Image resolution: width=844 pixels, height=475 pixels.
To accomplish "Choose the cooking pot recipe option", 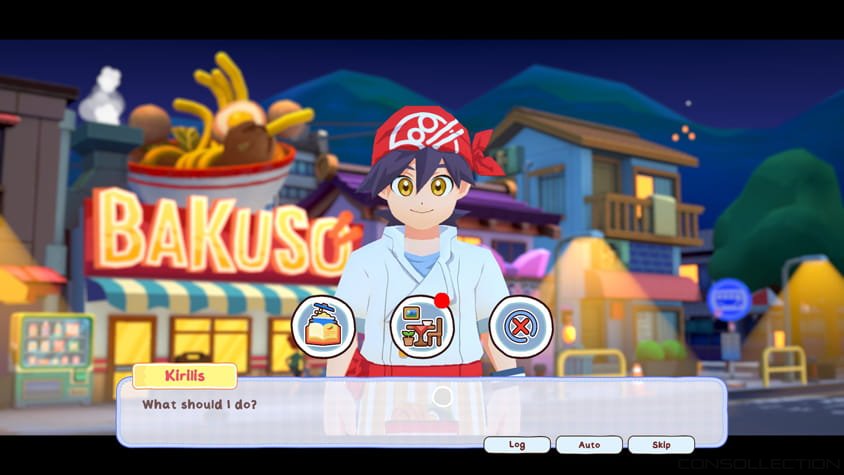I will [323, 327].
